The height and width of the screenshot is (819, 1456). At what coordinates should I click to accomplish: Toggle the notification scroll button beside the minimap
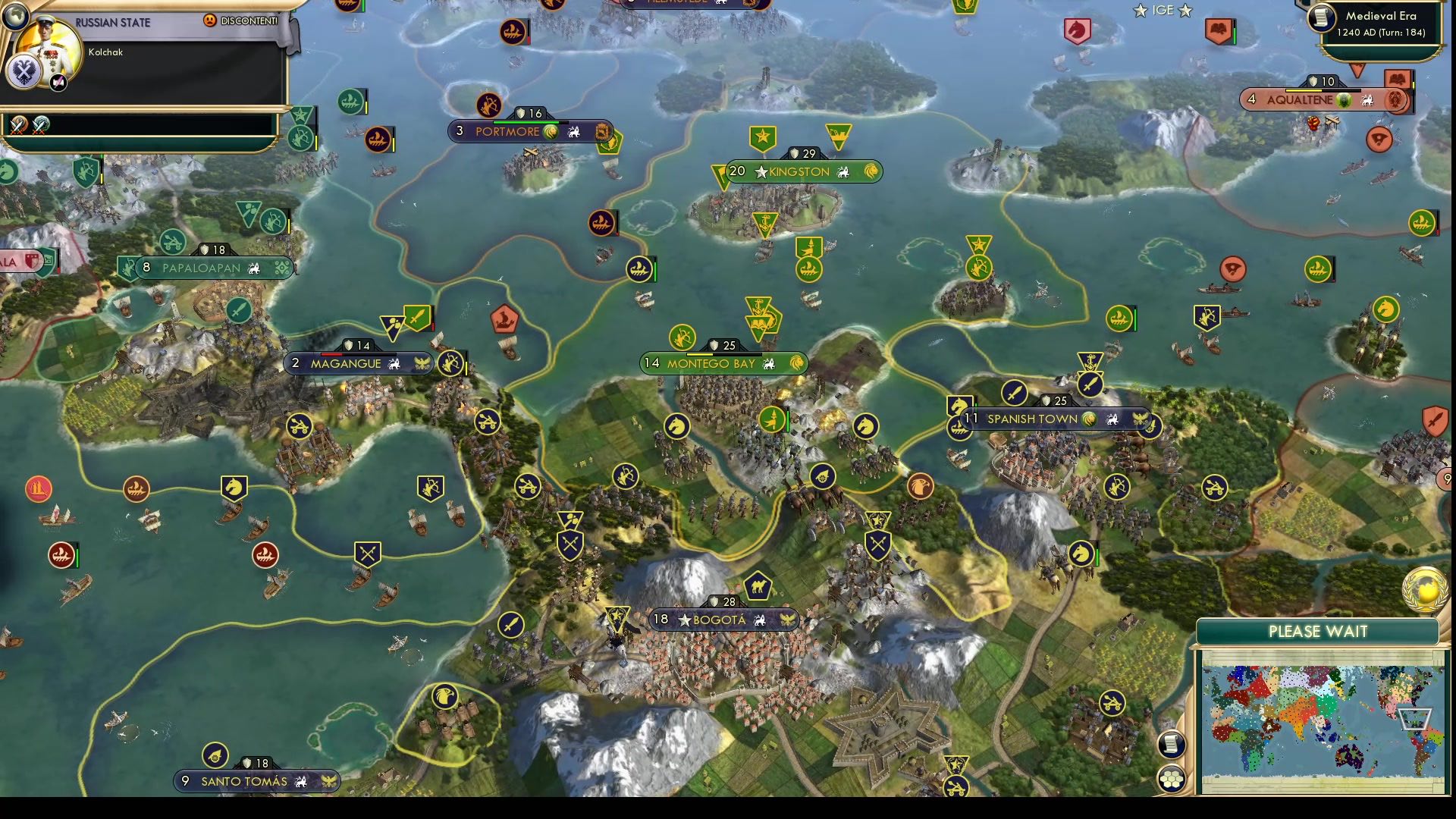coord(1171,744)
